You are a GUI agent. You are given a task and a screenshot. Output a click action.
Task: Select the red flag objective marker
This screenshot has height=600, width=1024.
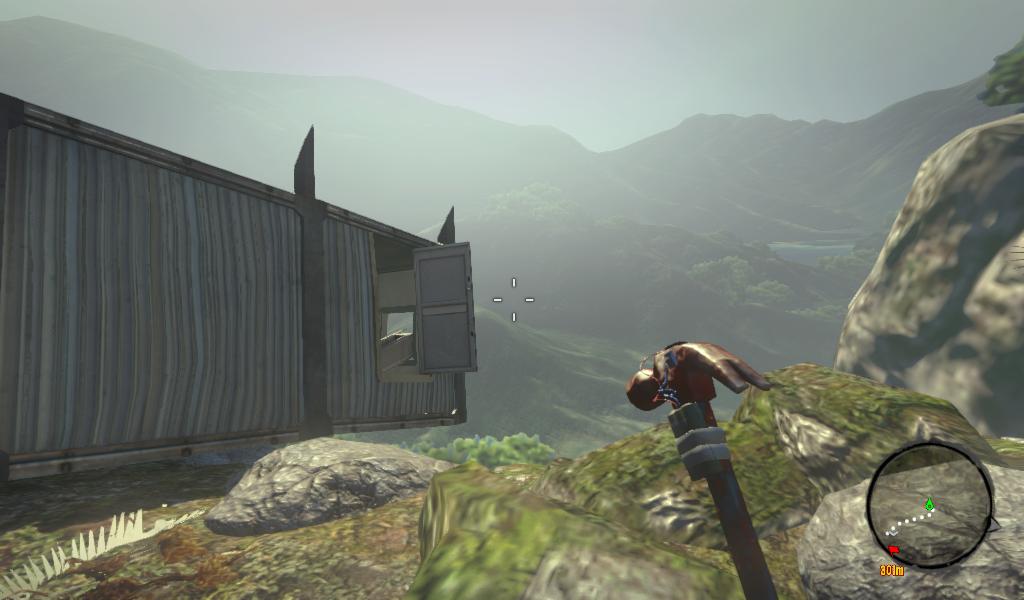893,550
